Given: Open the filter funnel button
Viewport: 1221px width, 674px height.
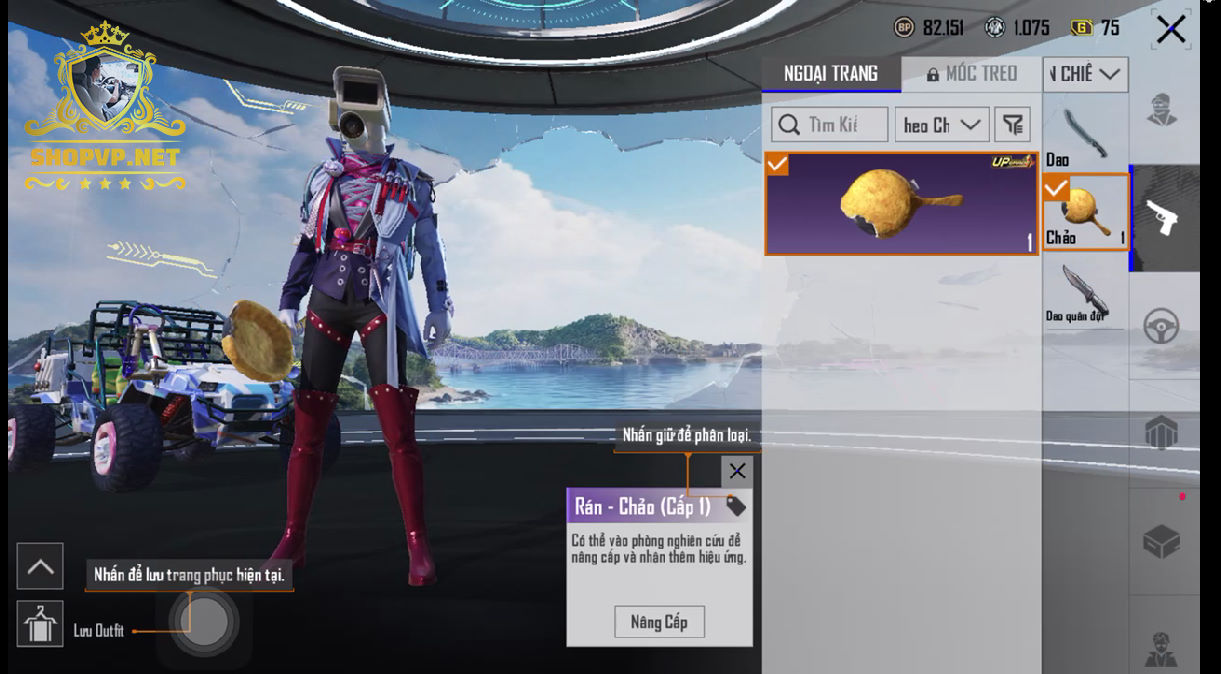Looking at the screenshot, I should point(1013,125).
